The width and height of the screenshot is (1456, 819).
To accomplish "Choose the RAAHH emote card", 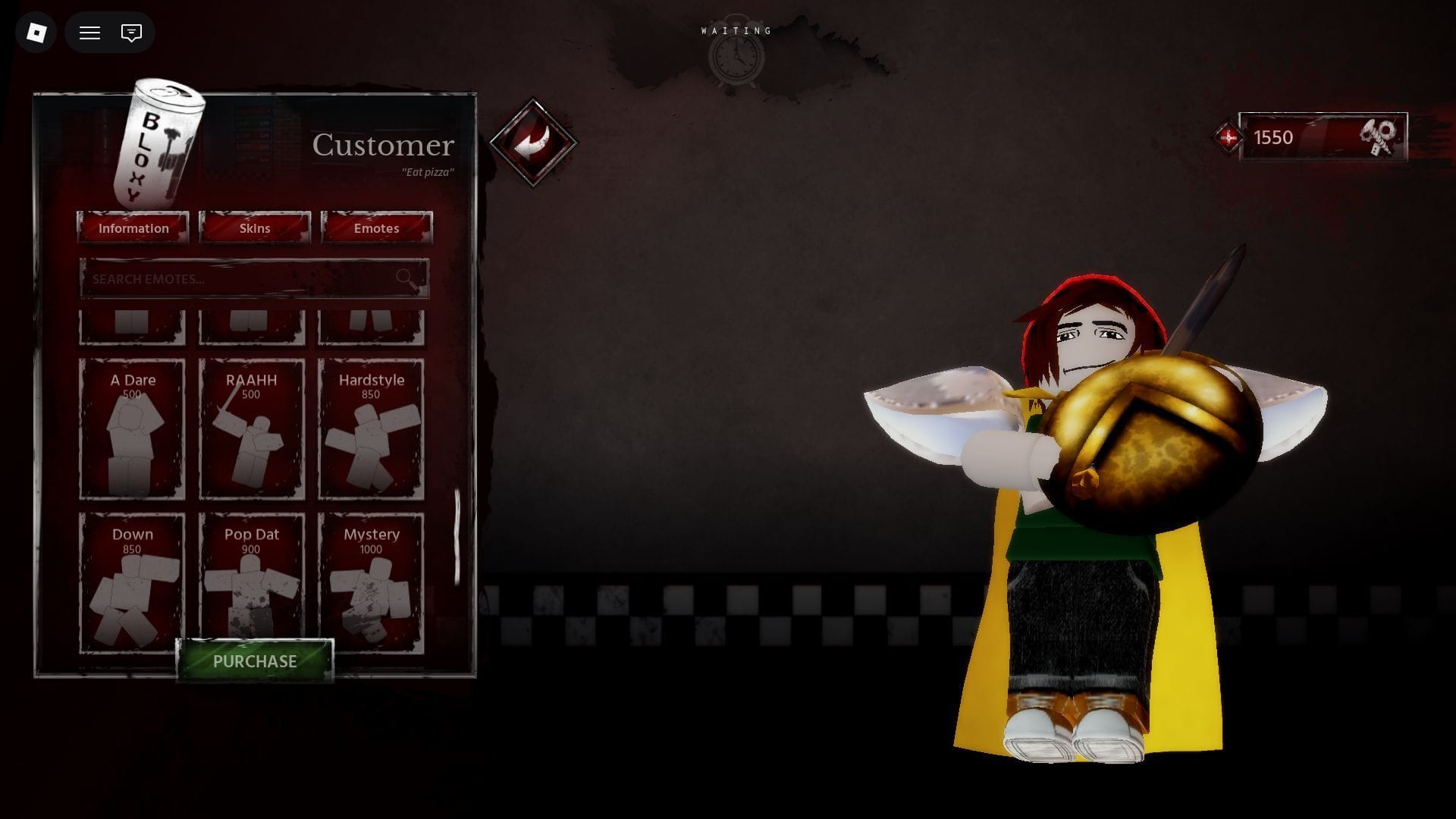I will tap(251, 429).
